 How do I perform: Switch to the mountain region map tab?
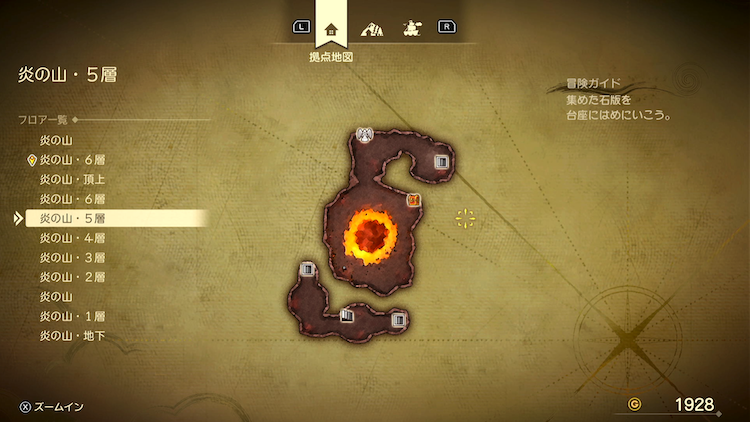point(372,28)
